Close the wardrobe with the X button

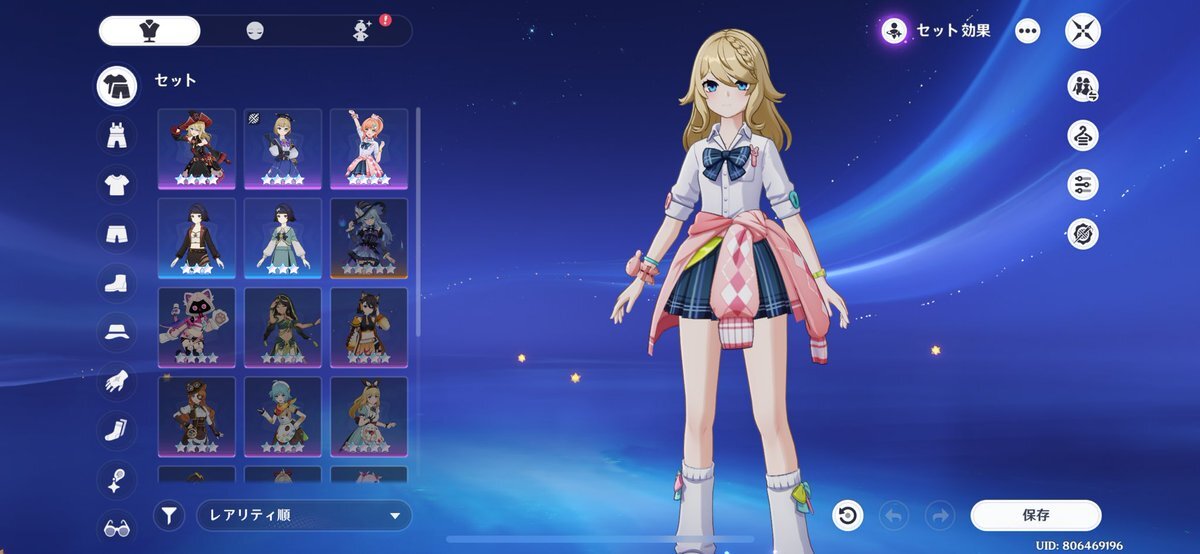click(1083, 31)
